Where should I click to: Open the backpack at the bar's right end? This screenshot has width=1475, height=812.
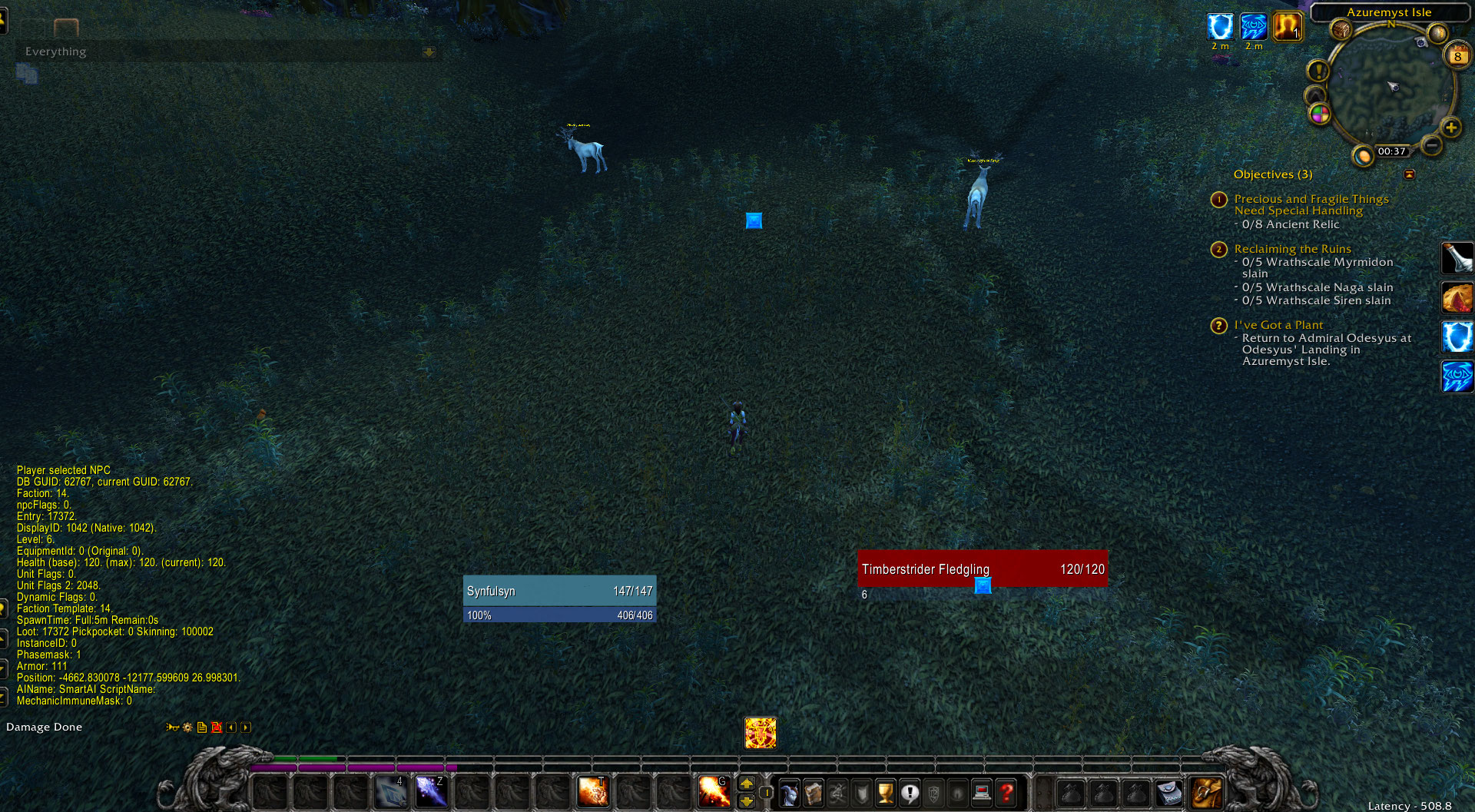tap(1205, 793)
